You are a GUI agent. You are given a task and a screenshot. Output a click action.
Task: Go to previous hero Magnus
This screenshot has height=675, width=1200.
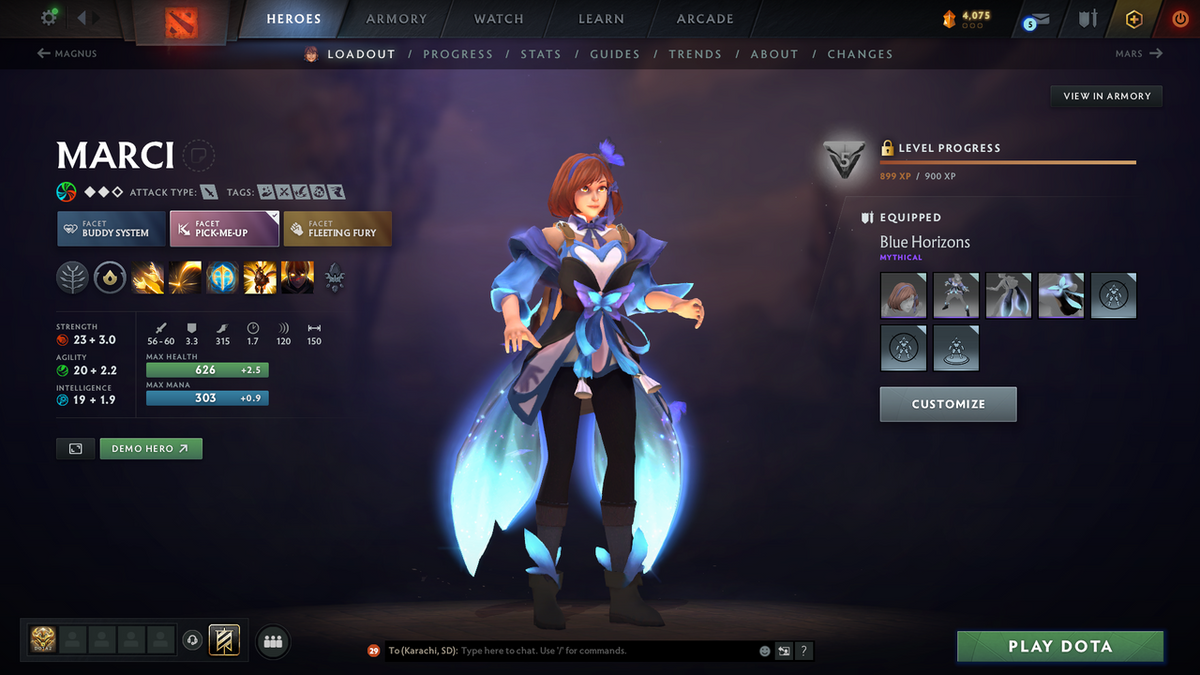coord(68,54)
